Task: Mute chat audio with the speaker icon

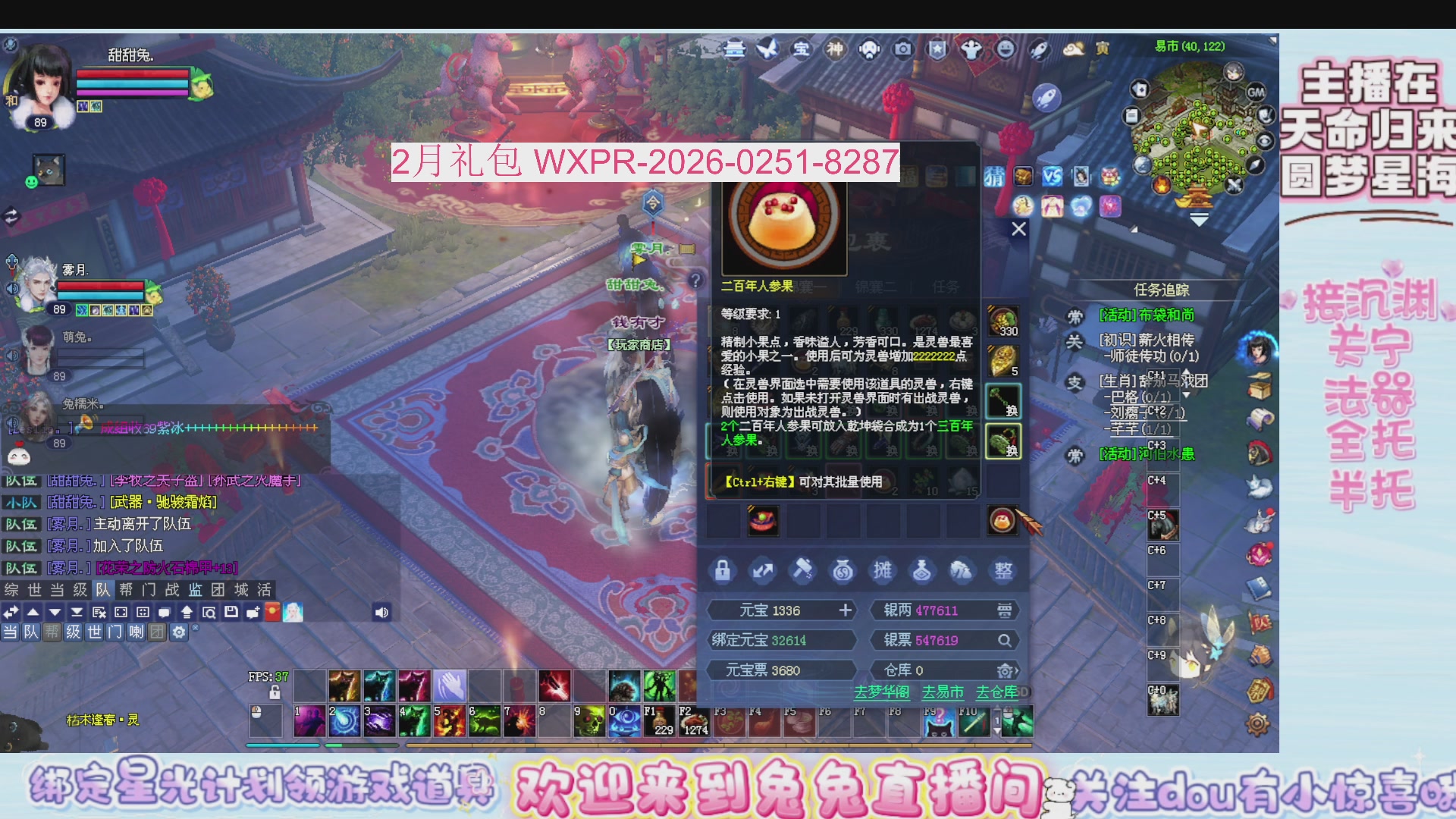Action: [x=381, y=613]
